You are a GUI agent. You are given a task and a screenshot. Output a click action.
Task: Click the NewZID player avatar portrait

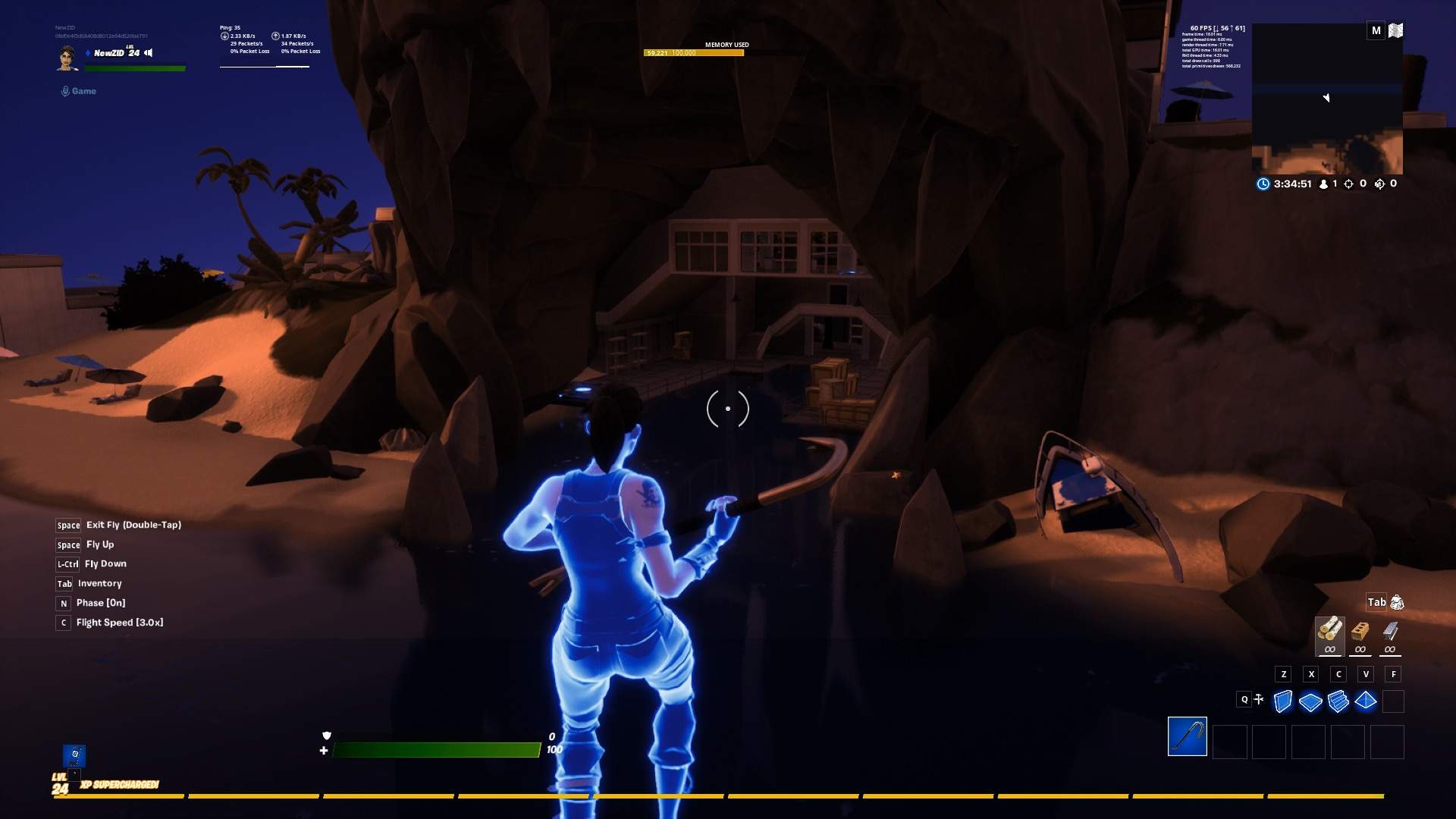pyautogui.click(x=67, y=58)
